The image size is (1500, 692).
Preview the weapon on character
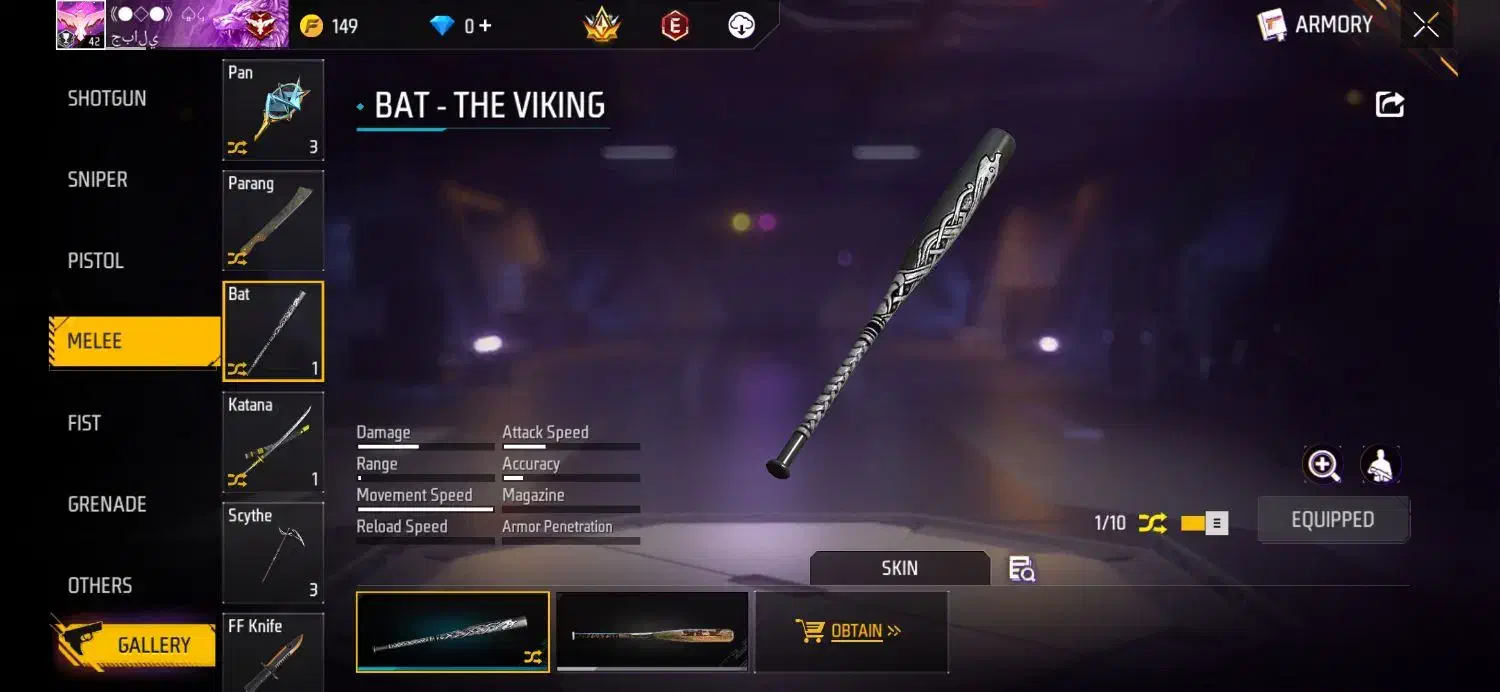coord(1380,465)
